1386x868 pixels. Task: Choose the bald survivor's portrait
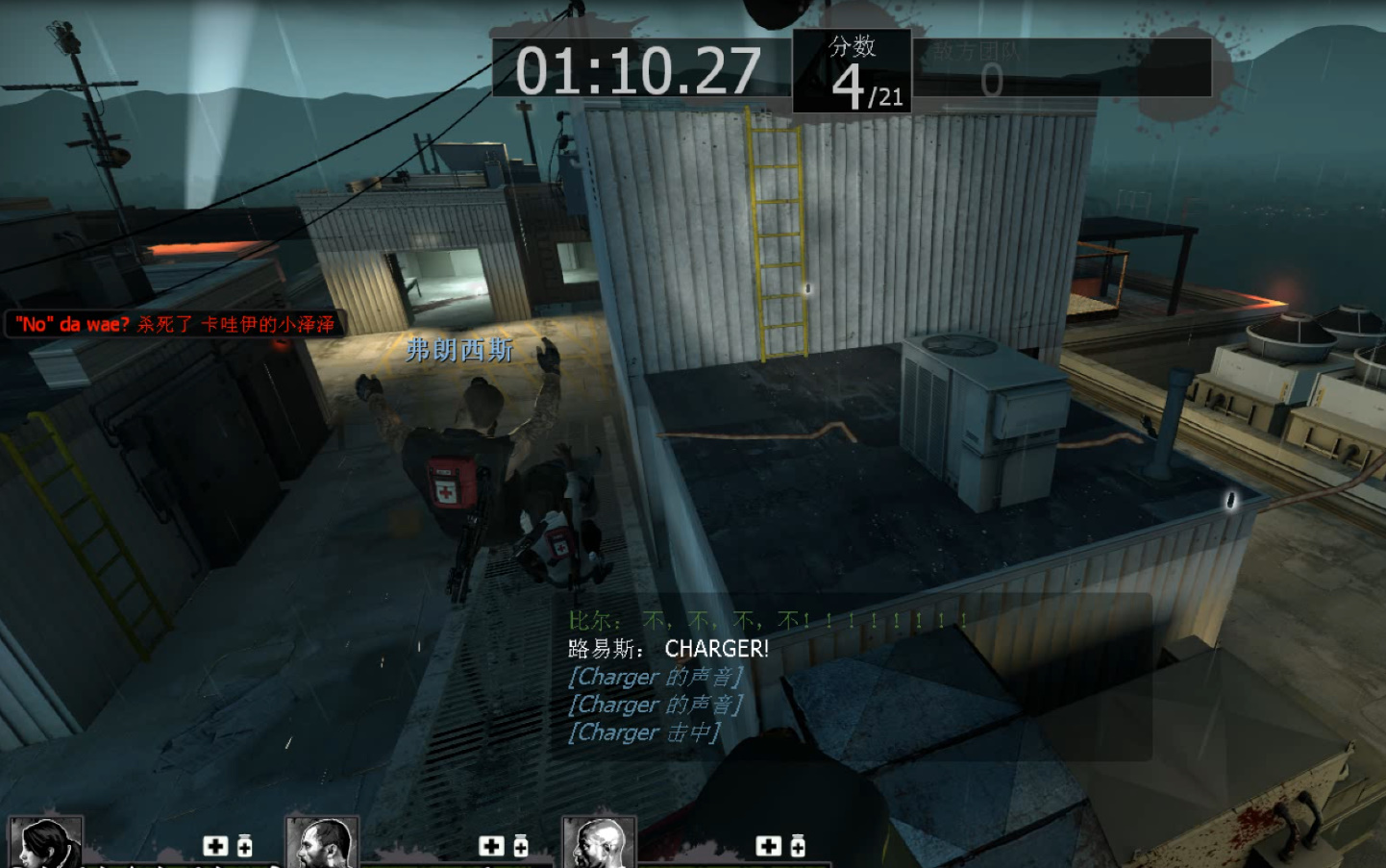point(599,843)
